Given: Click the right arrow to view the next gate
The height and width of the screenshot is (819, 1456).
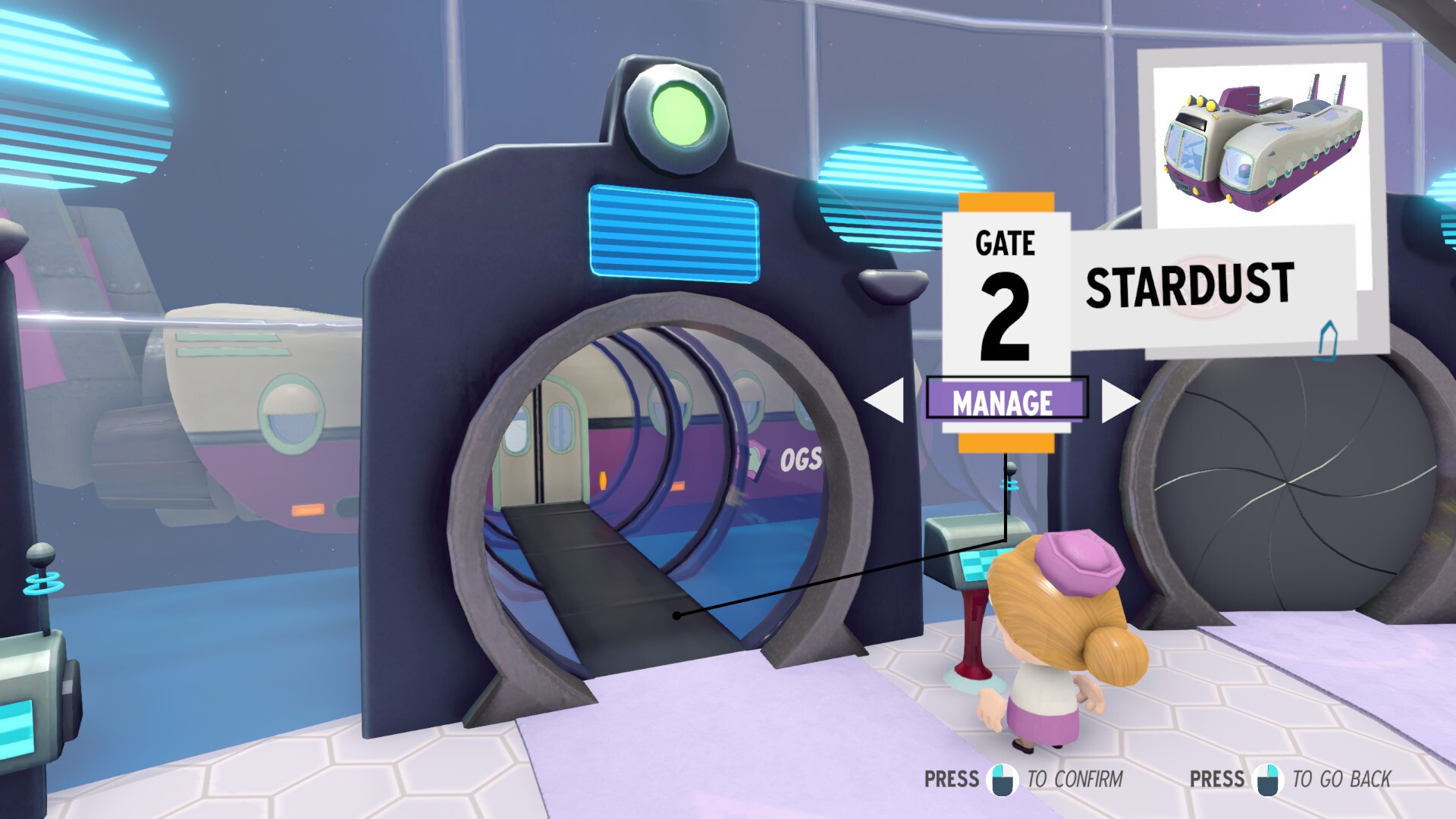Looking at the screenshot, I should pyautogui.click(x=1115, y=400).
